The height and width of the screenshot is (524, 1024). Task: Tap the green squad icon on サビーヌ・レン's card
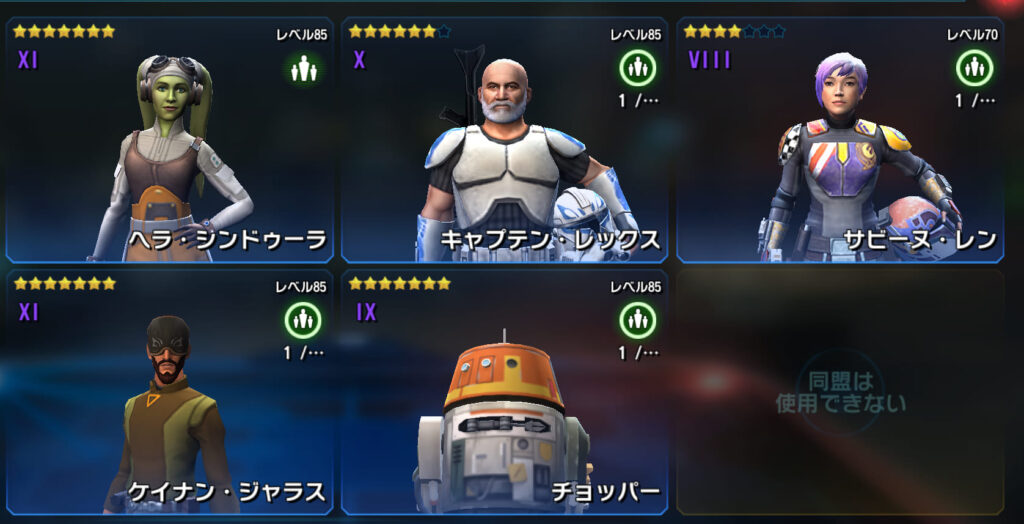[972, 69]
